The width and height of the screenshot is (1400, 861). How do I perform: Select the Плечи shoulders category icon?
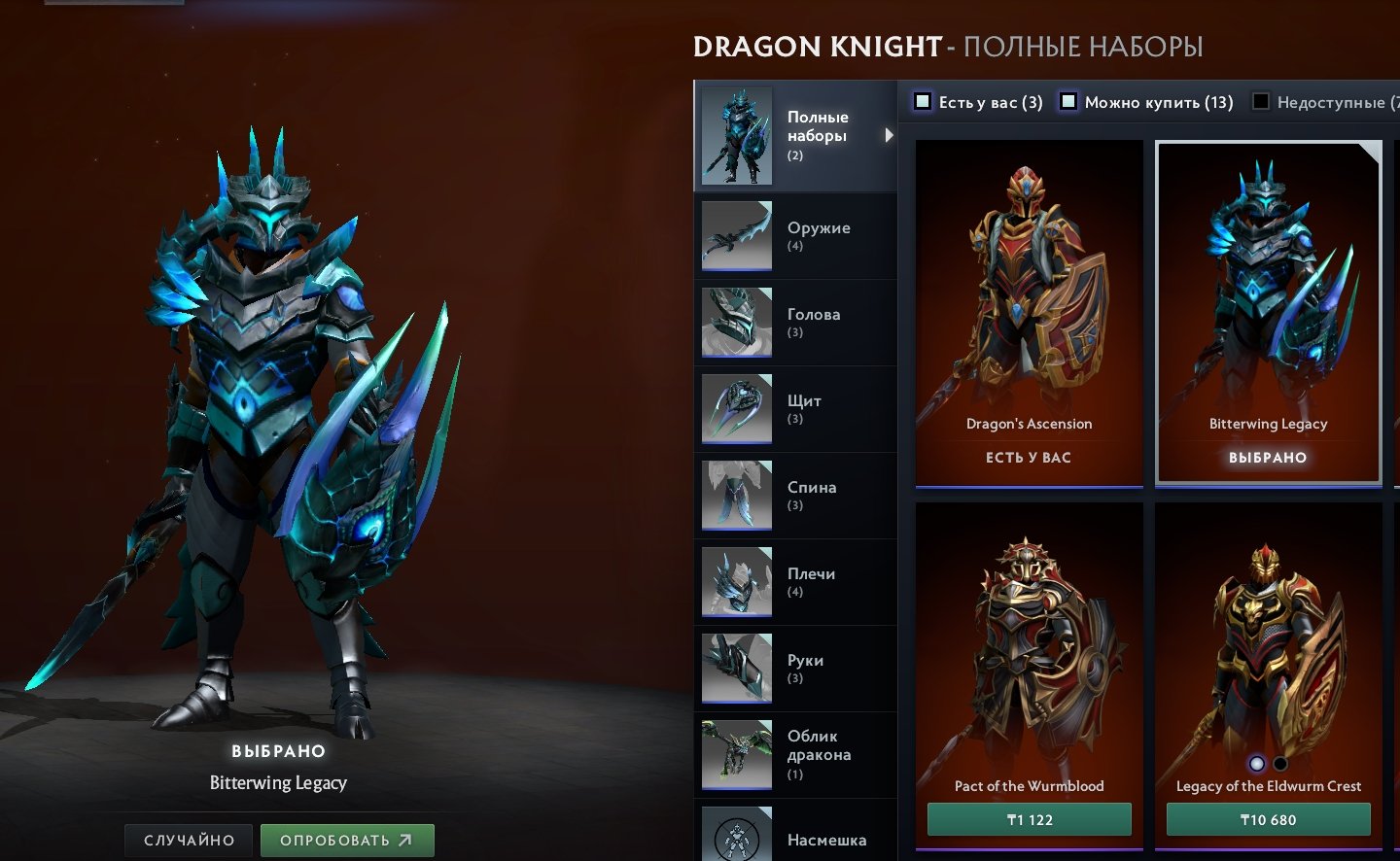pos(736,581)
